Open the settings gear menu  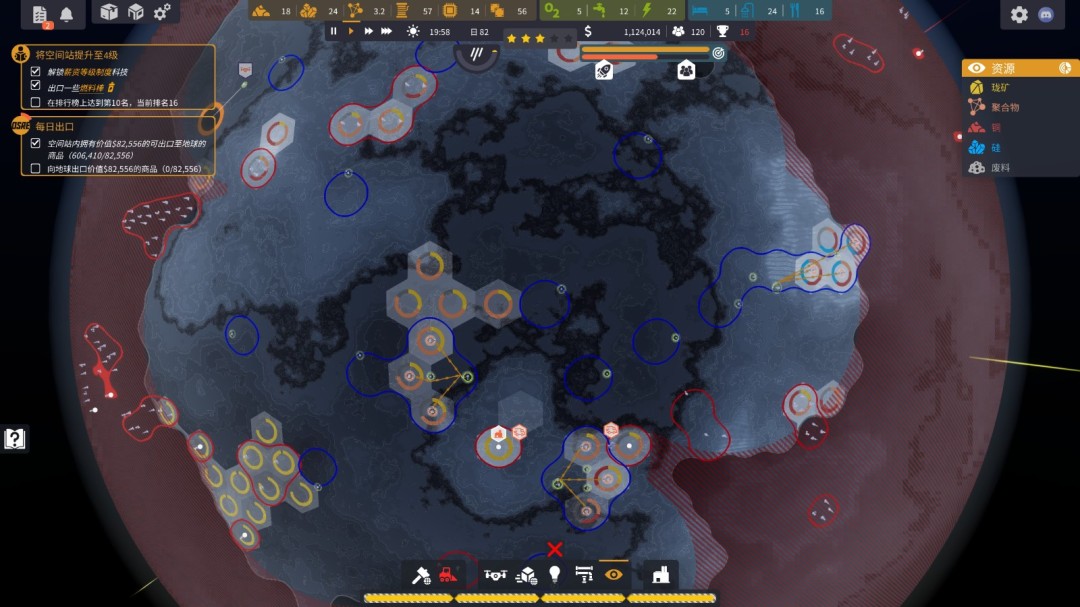(x=1019, y=14)
